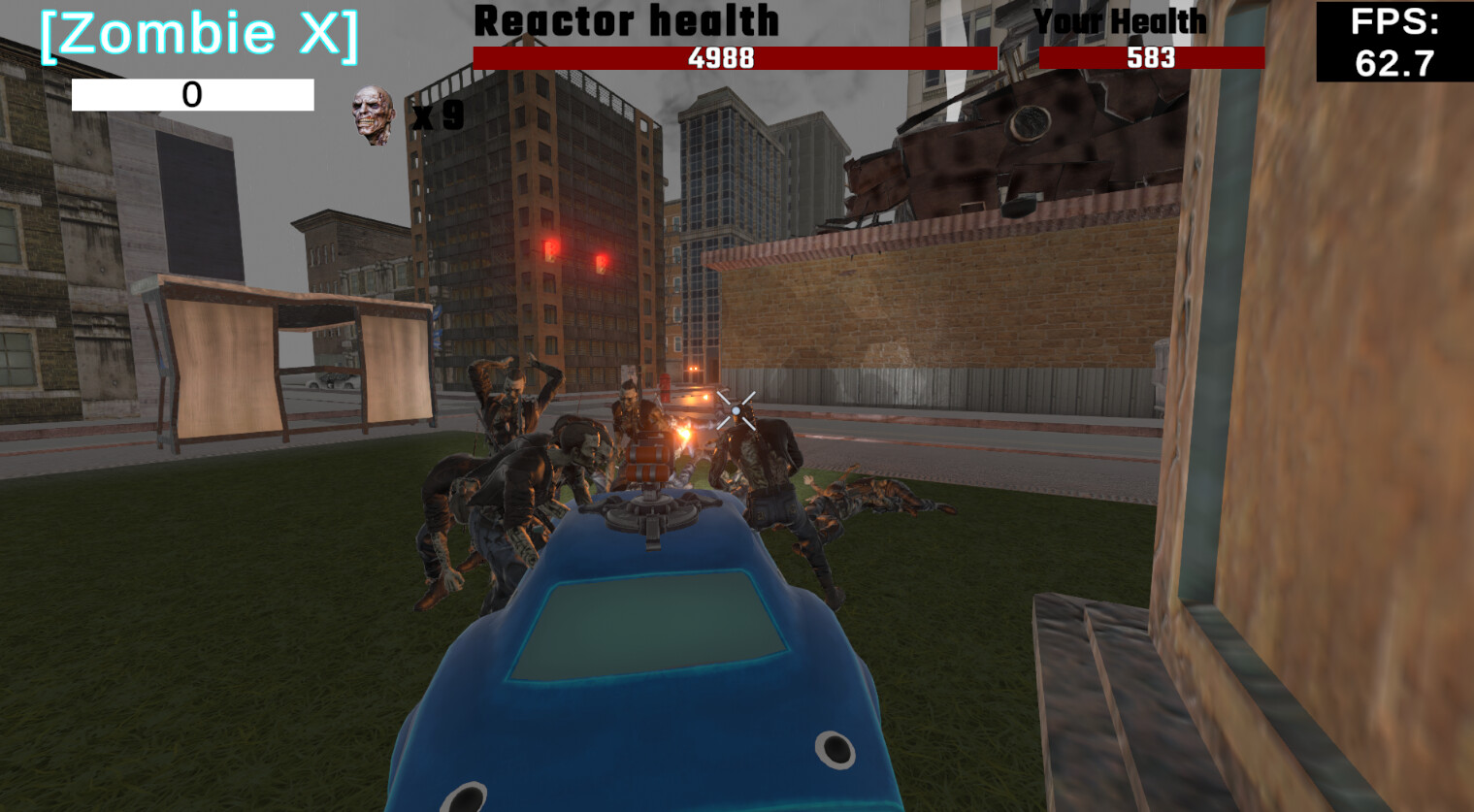Click the x9 zombie multiplier label

(x=437, y=117)
